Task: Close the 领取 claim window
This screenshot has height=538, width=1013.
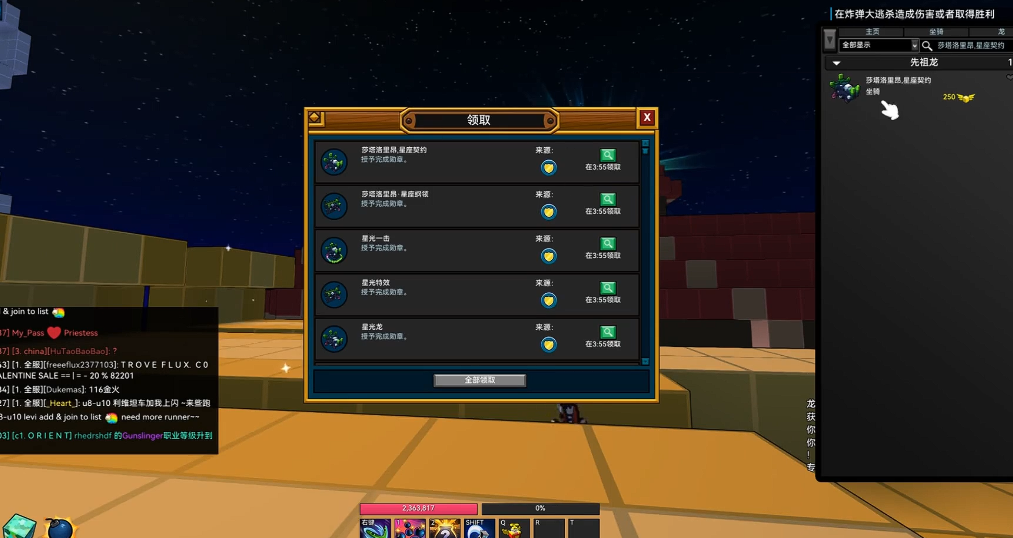Action: (x=647, y=118)
